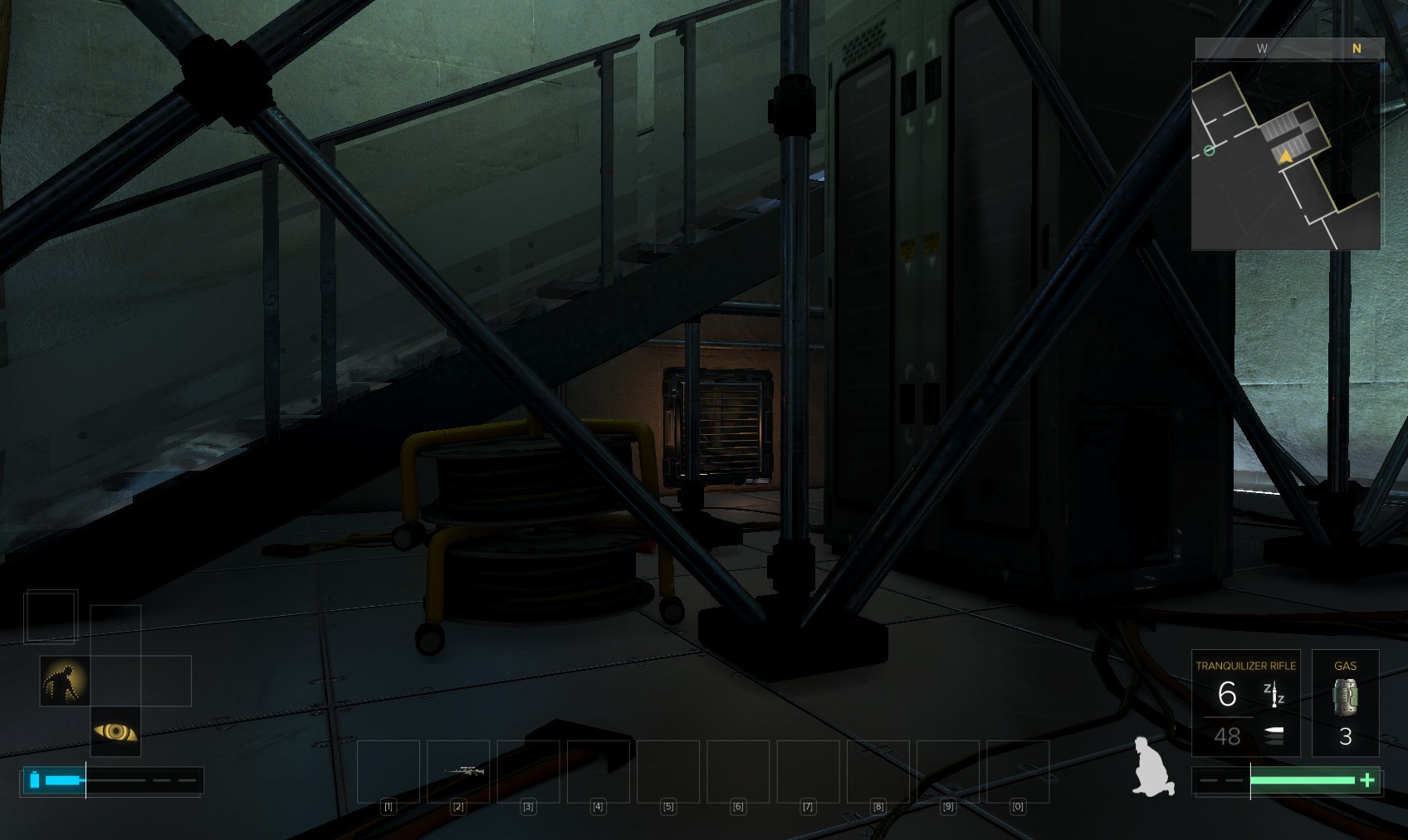1408x840 pixels.
Task: Toggle the yellow eye vision augmentation
Action: (115, 731)
